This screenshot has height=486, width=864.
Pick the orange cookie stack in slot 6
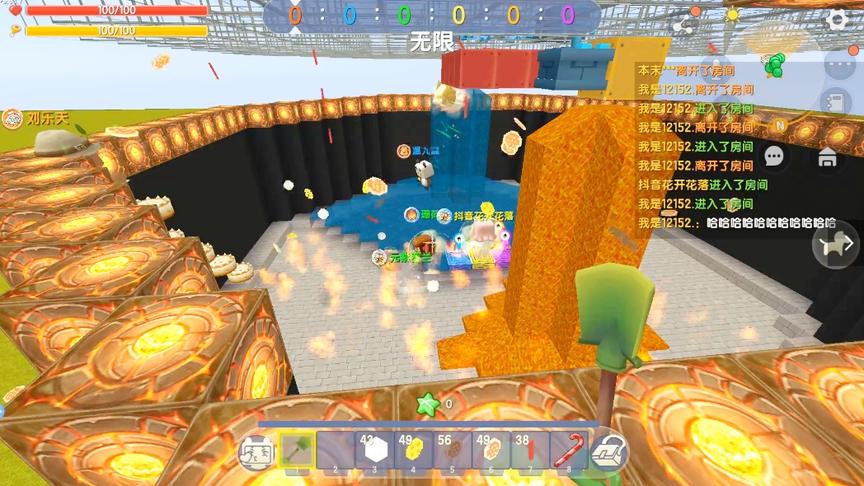[x=491, y=451]
